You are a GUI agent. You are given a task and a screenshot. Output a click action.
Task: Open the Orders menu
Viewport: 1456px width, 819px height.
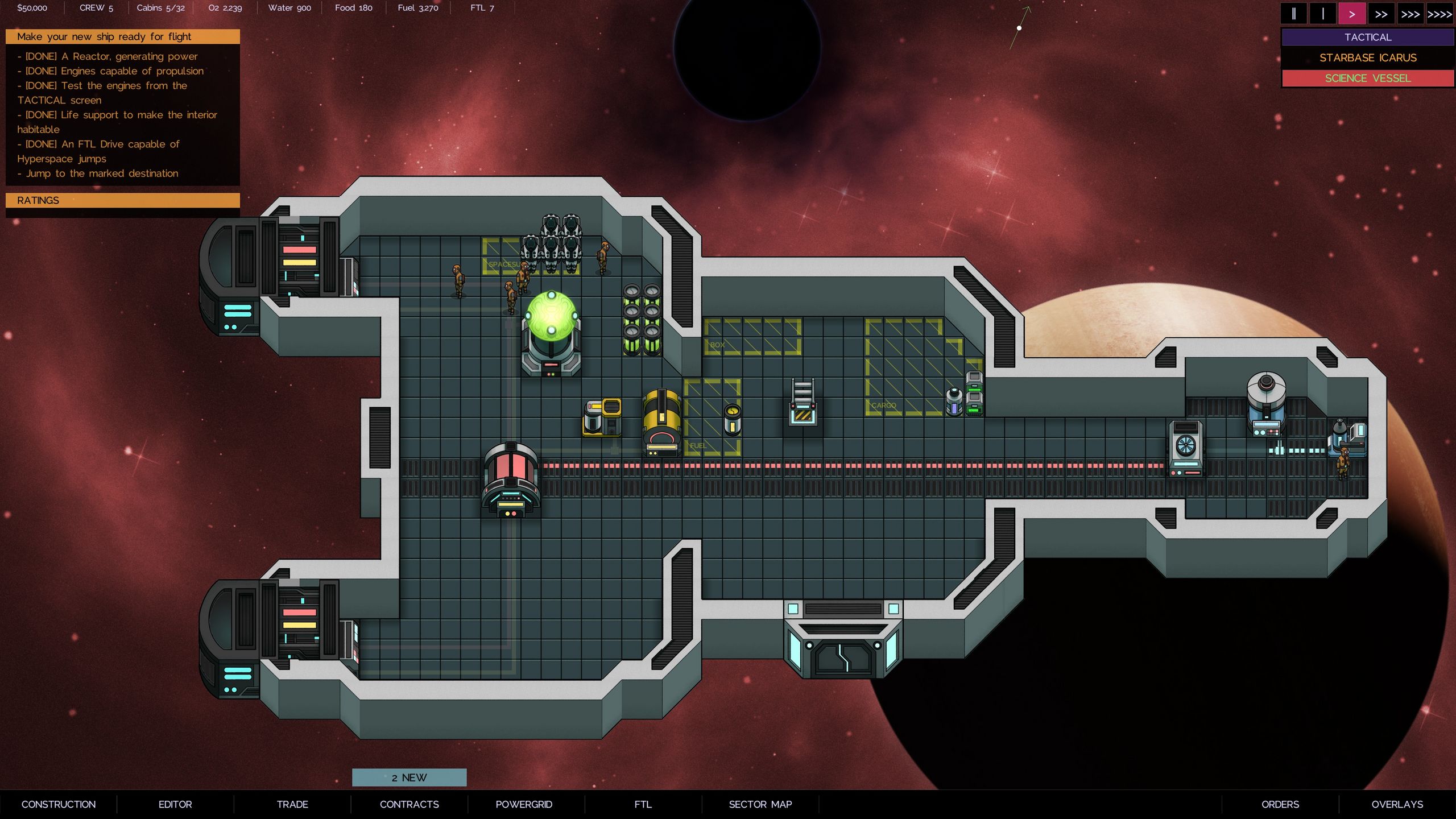(x=1280, y=804)
